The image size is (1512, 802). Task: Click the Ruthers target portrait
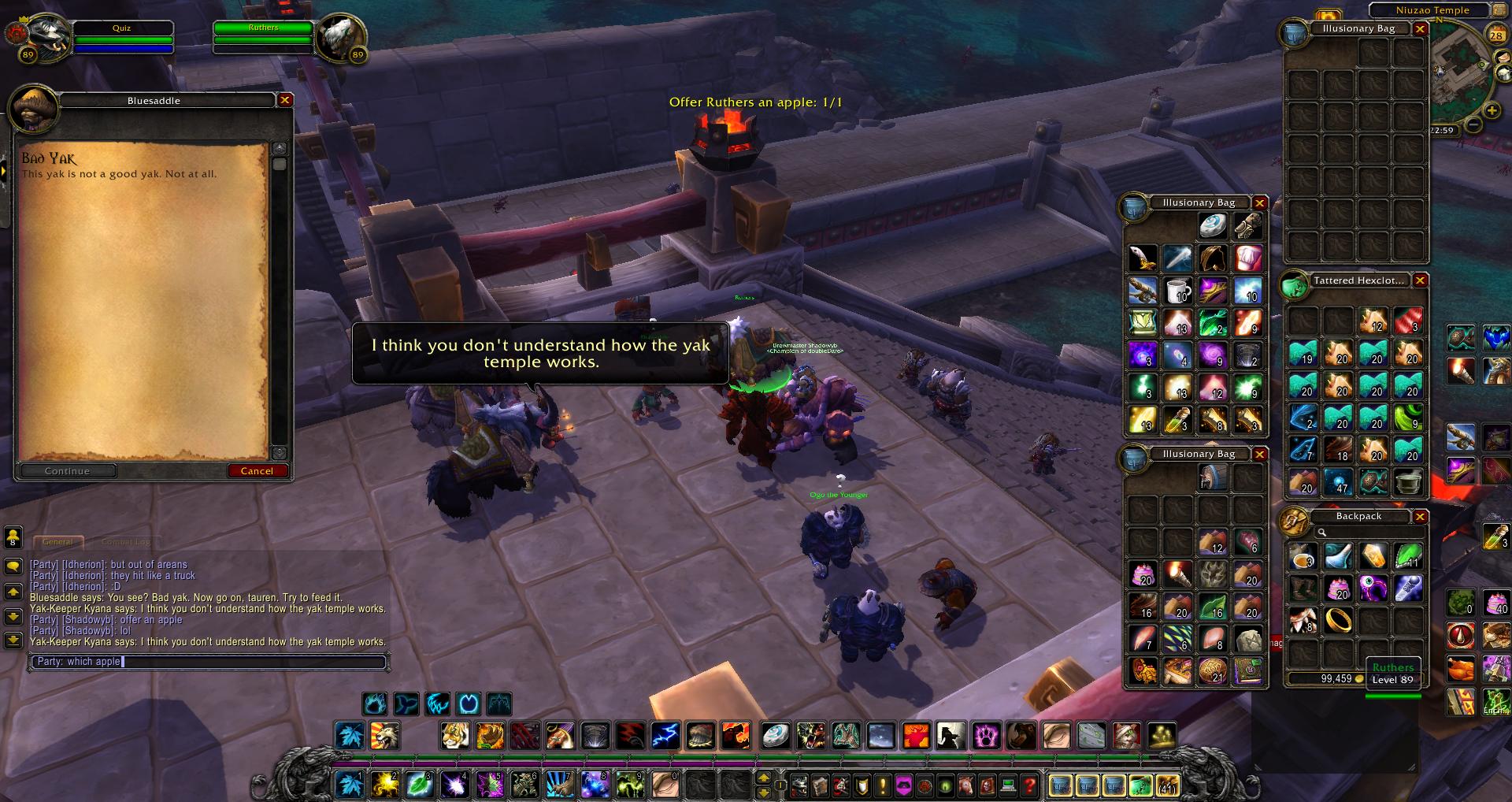(340, 38)
